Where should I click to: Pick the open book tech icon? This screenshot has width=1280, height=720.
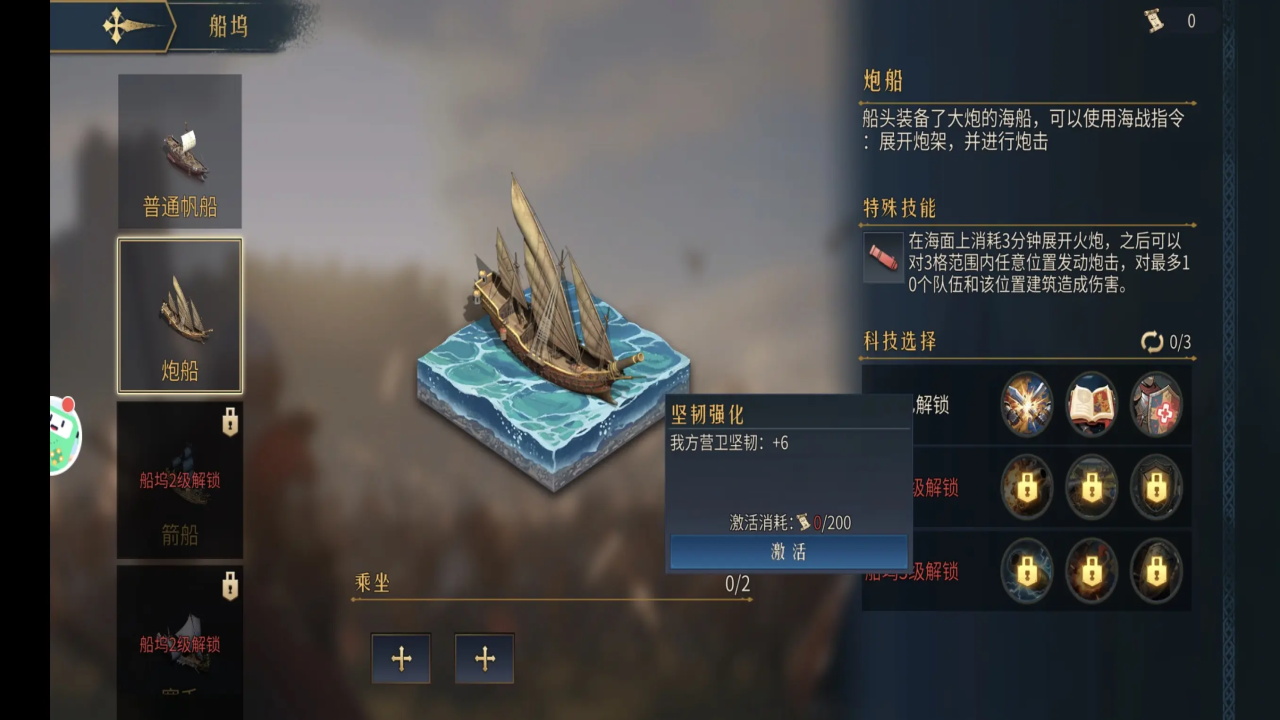[x=1091, y=405]
